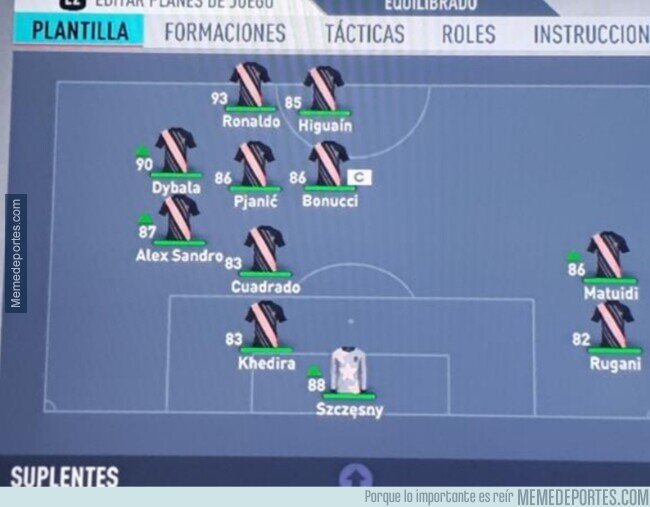The width and height of the screenshot is (650, 507).
Task: Choose Cuadrado's shirt on the pitch
Action: coord(265,249)
